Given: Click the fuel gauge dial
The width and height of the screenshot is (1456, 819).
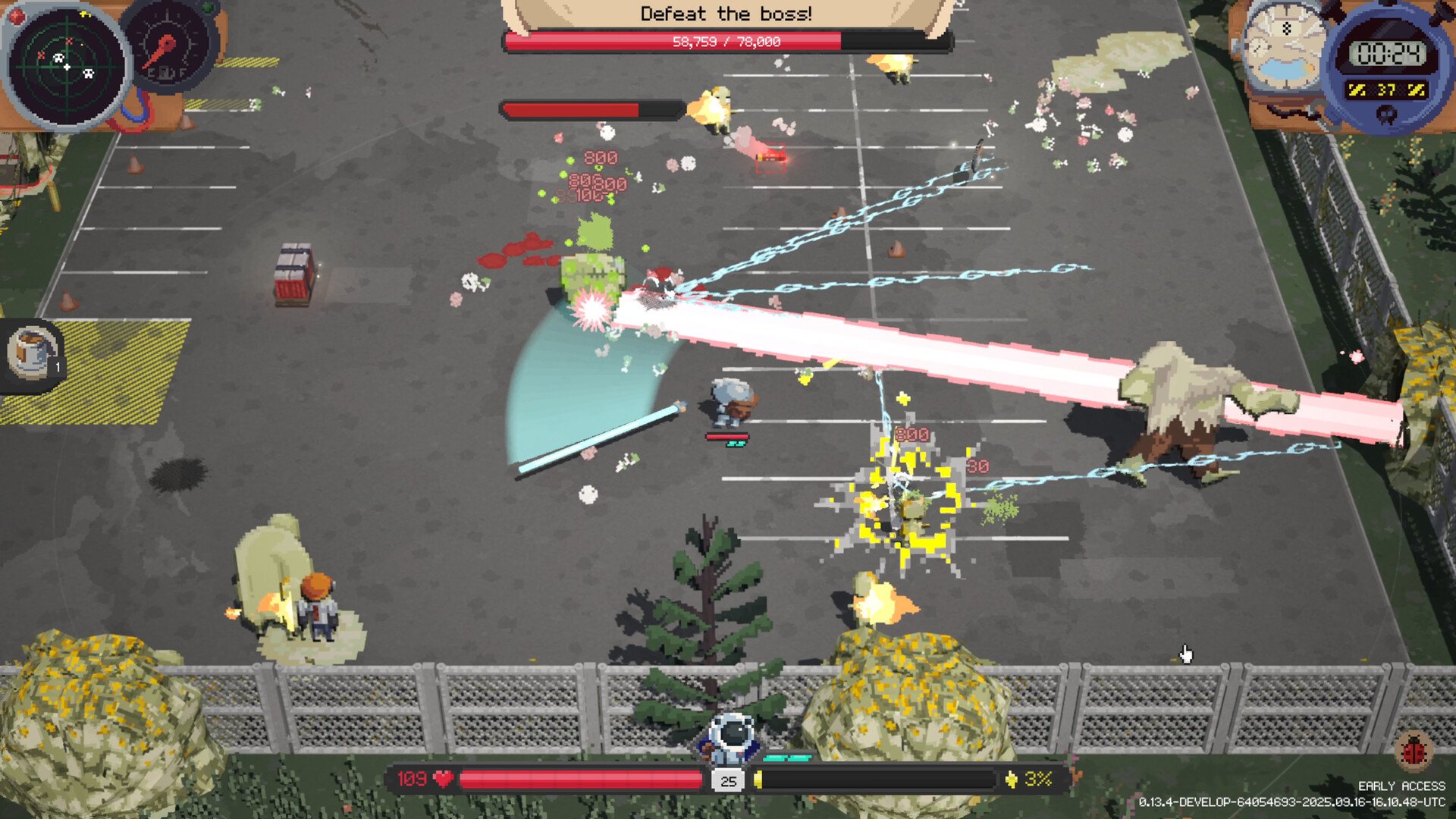Looking at the screenshot, I should 168,47.
